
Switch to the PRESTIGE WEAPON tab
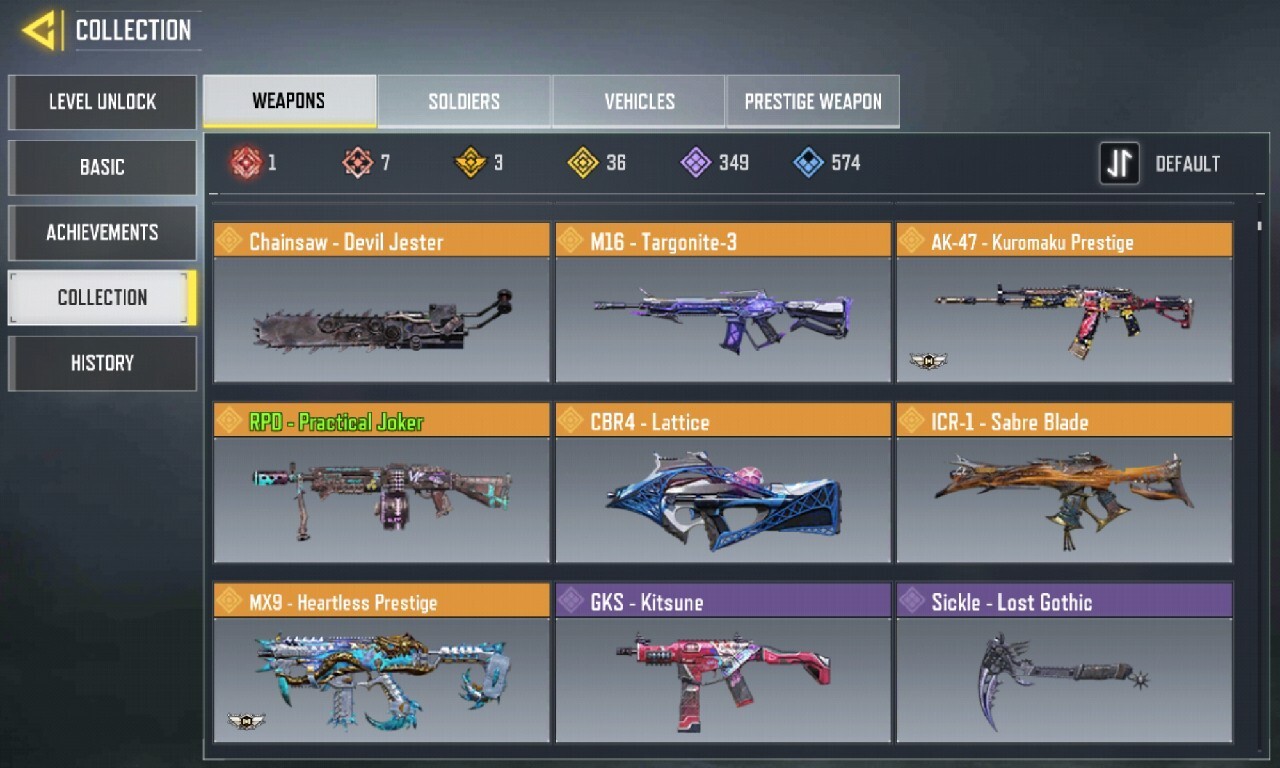coord(812,101)
